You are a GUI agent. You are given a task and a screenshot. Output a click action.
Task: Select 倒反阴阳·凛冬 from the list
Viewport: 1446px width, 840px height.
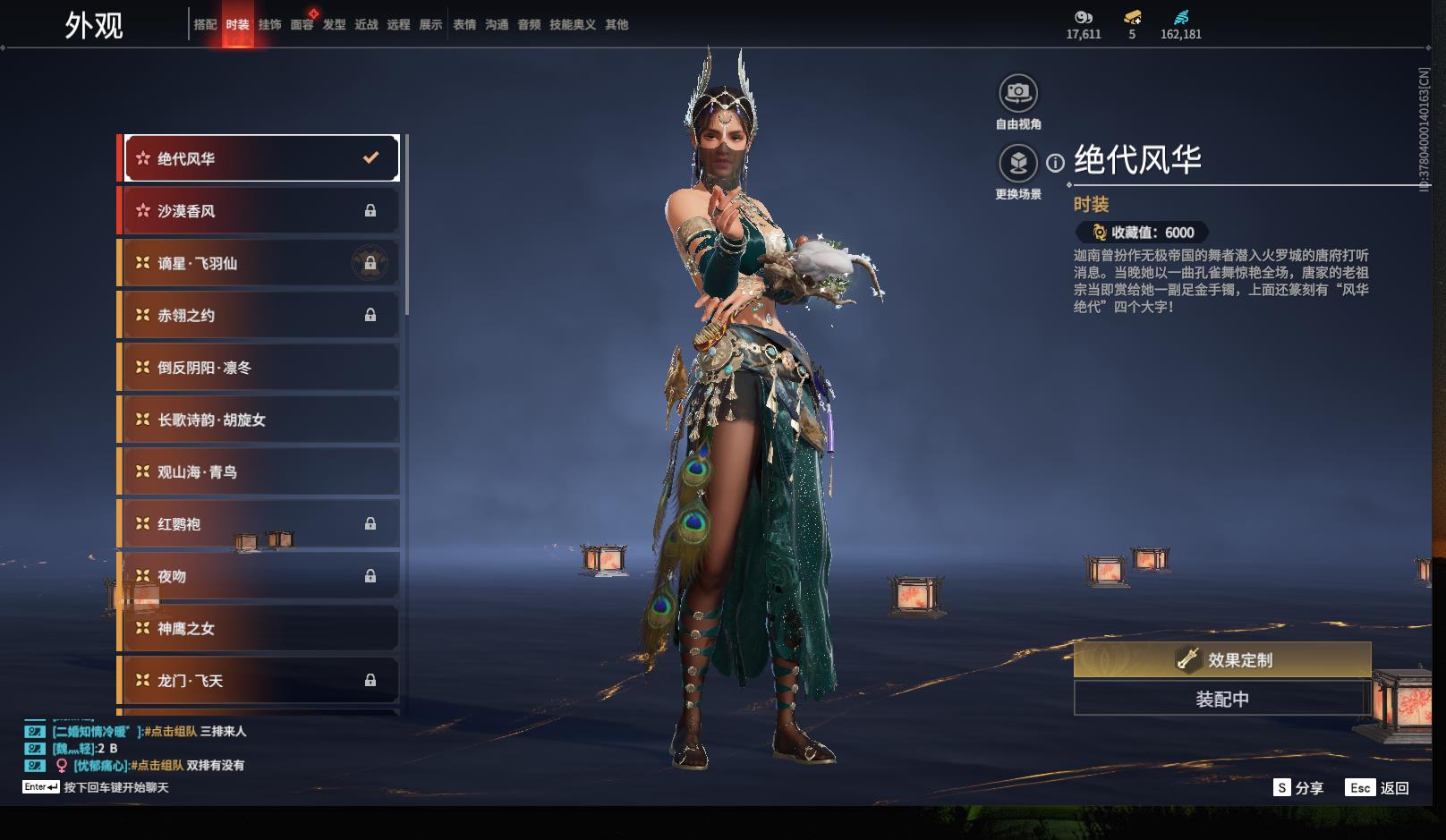coord(259,368)
